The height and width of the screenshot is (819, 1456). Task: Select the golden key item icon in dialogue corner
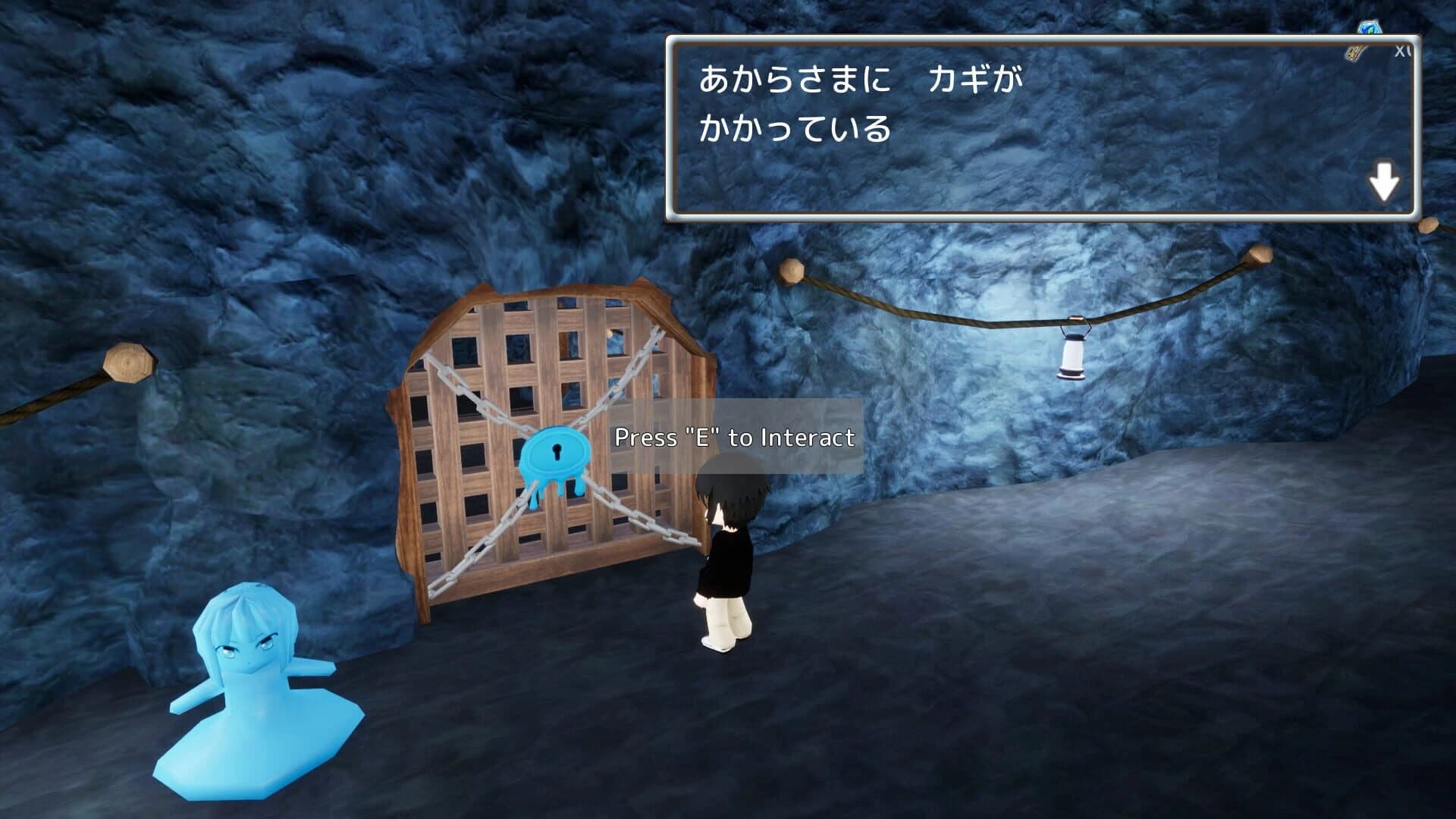click(x=1354, y=53)
